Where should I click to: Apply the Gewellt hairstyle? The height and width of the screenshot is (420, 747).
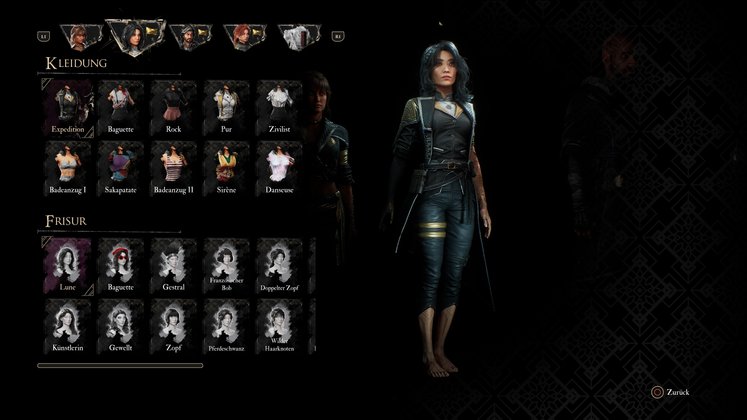[121, 326]
